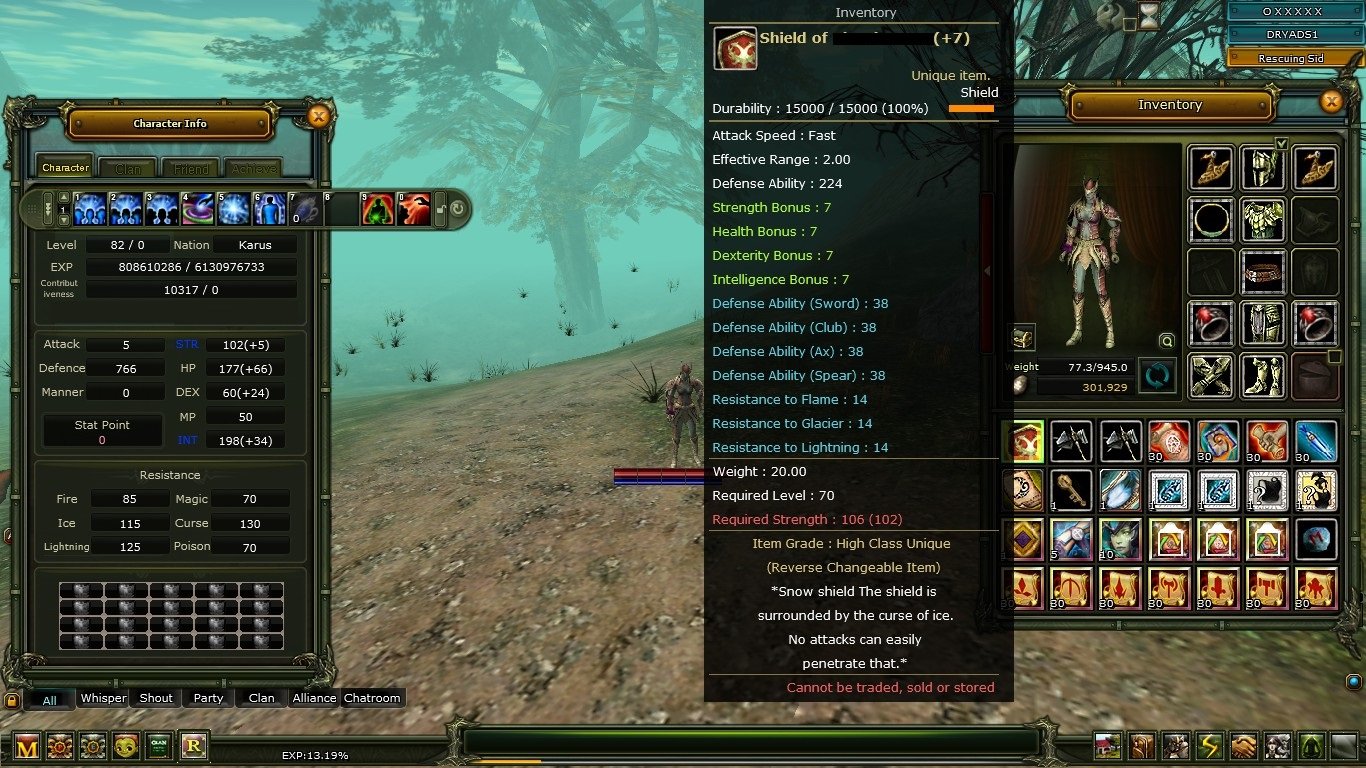Open the world map with the M icon

[x=27, y=746]
